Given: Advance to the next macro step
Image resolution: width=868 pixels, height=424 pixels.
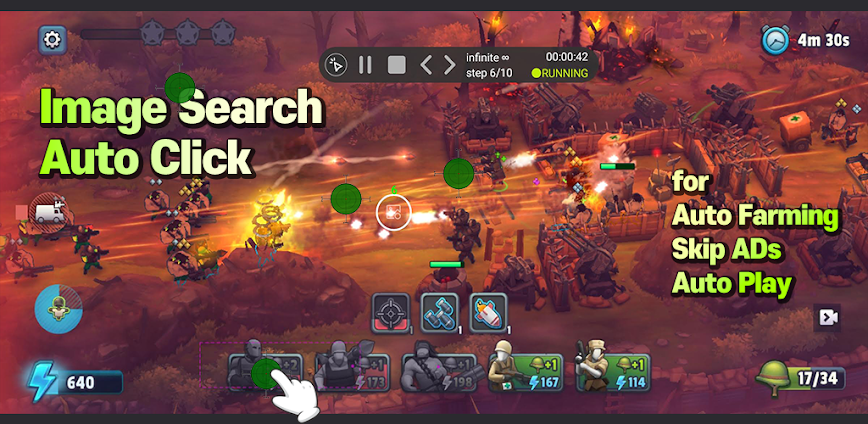Looking at the screenshot, I should pos(450,65).
